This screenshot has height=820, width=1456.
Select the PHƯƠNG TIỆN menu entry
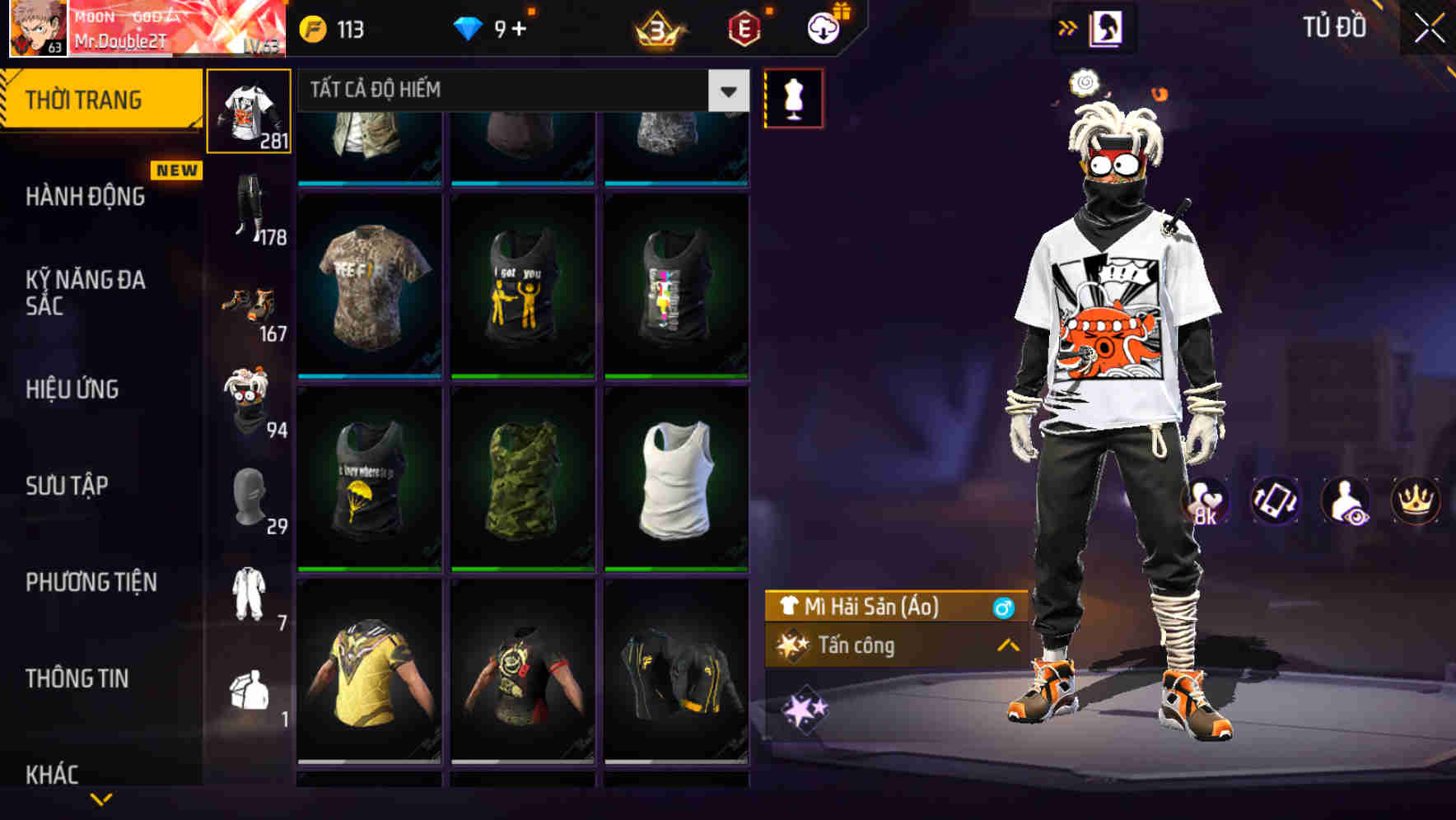91,581
